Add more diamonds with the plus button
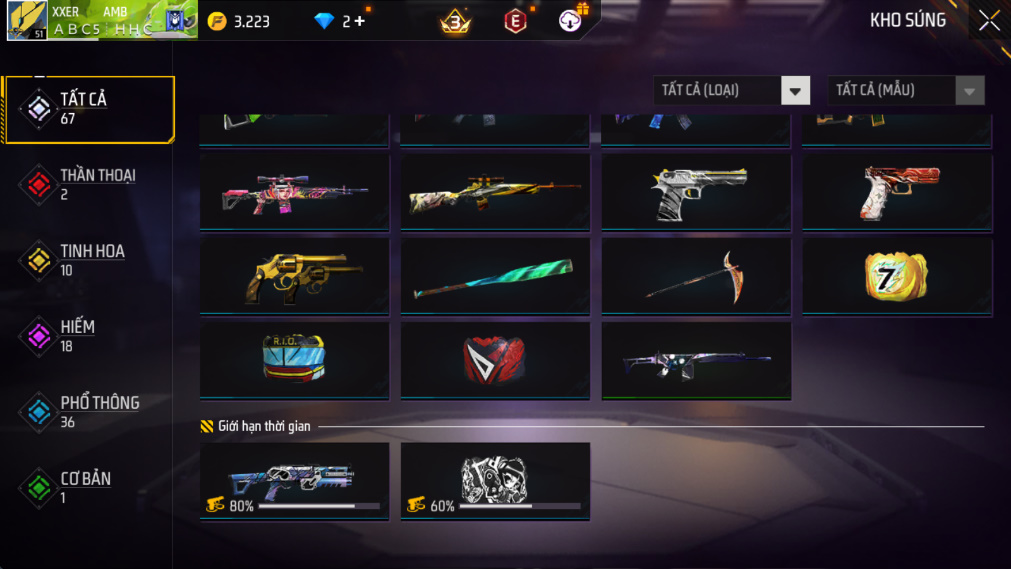This screenshot has width=1011, height=569. (x=359, y=21)
